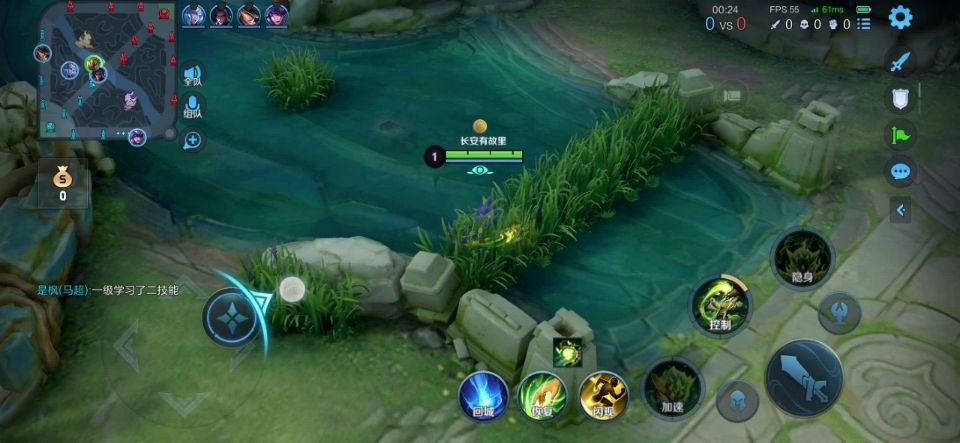The width and height of the screenshot is (960, 443).
Task: Open the gold coin shop button
Action: point(63,182)
